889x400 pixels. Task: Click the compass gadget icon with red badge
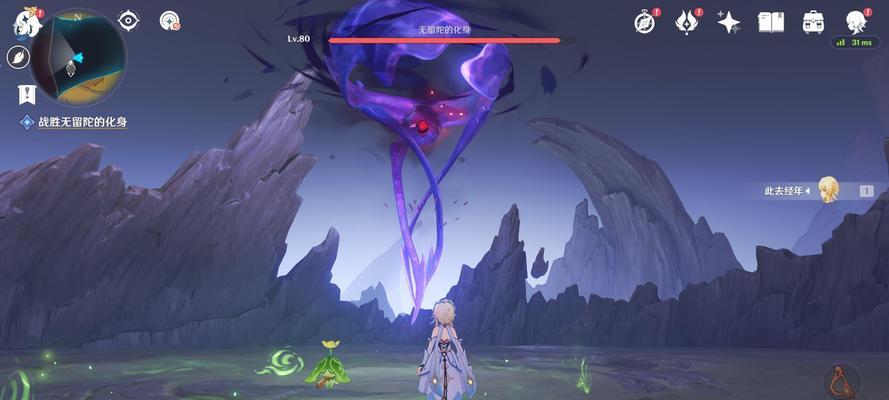click(x=169, y=20)
